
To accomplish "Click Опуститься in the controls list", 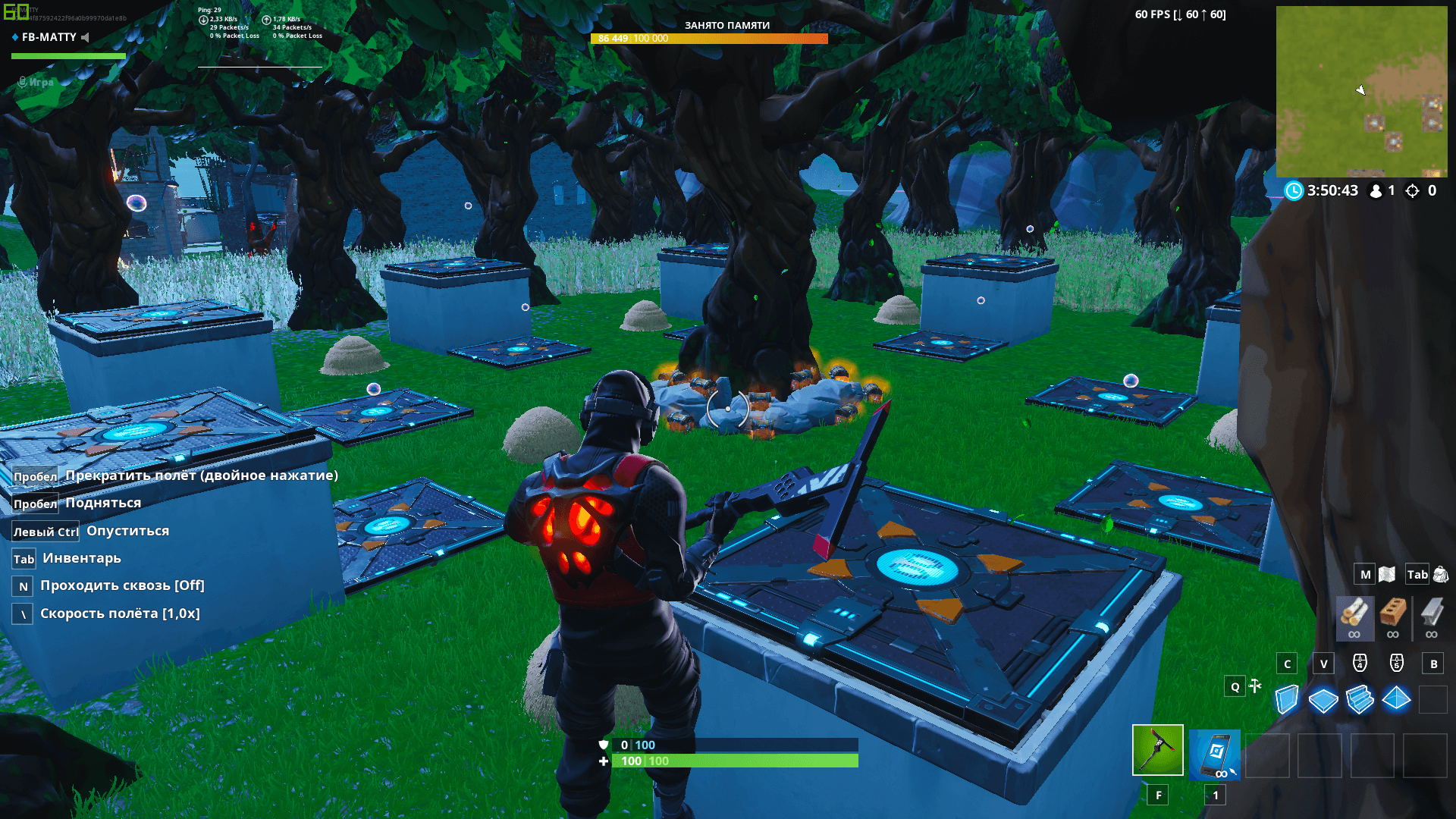I will click(127, 530).
